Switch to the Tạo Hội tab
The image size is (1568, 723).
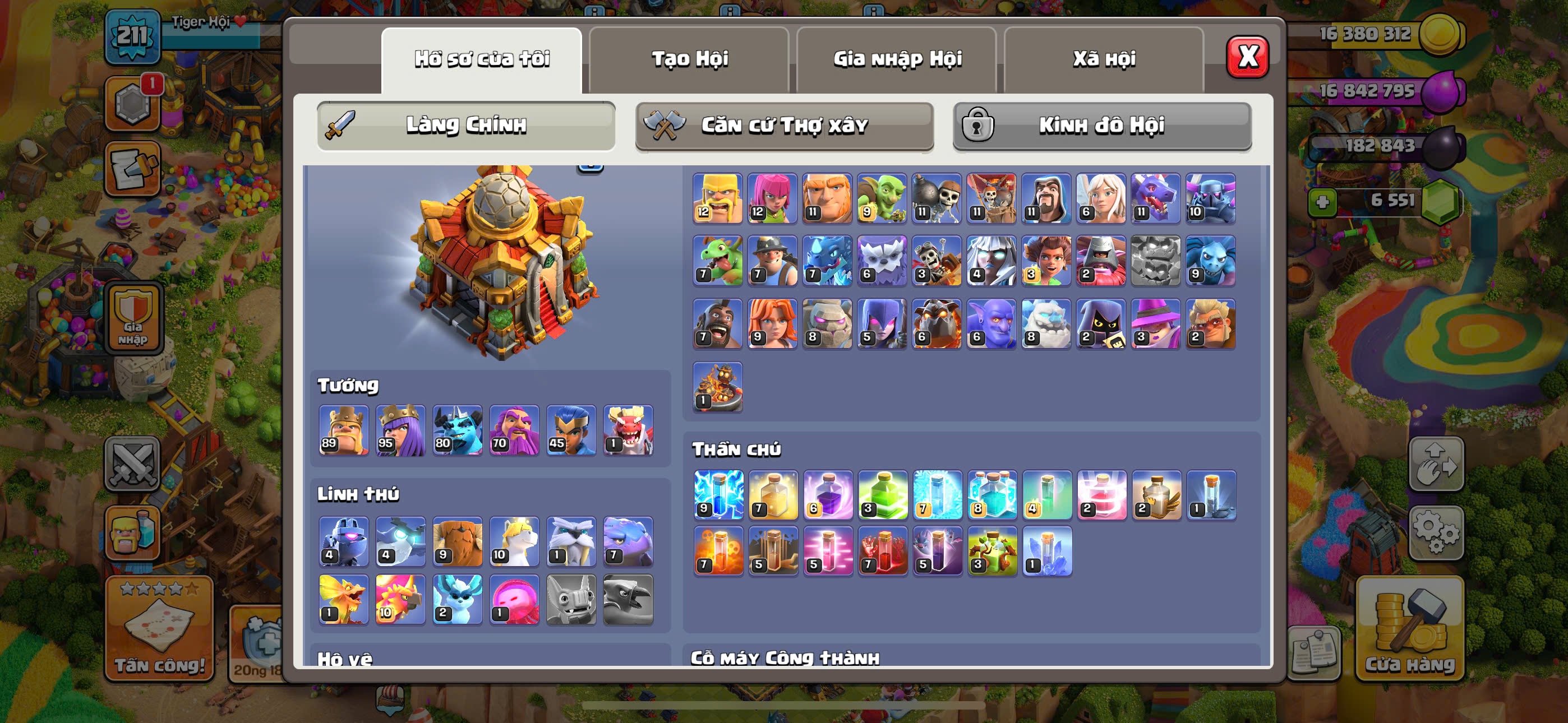coord(689,59)
